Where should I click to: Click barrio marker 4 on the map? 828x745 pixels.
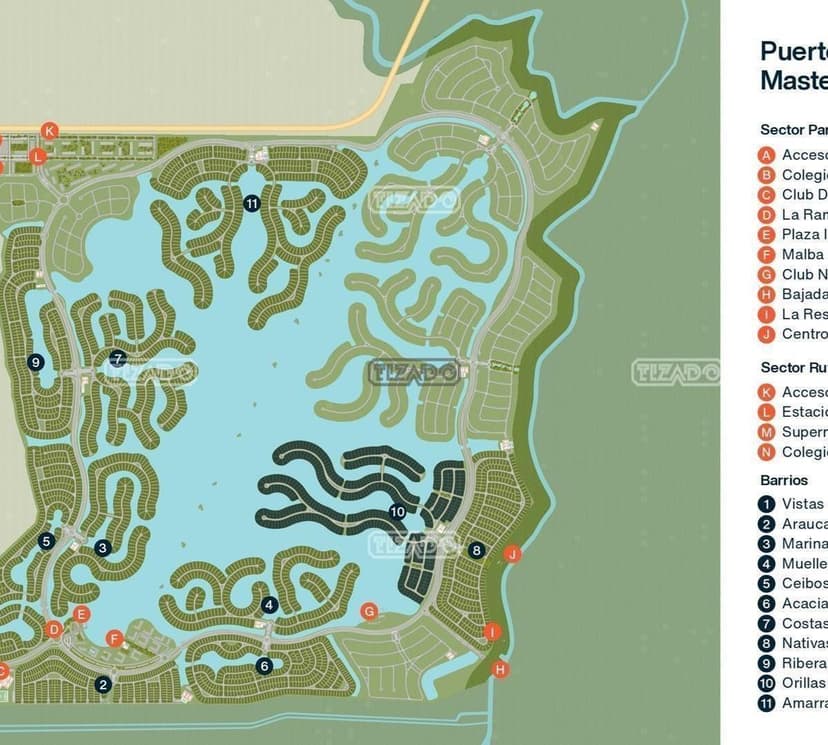tap(269, 604)
